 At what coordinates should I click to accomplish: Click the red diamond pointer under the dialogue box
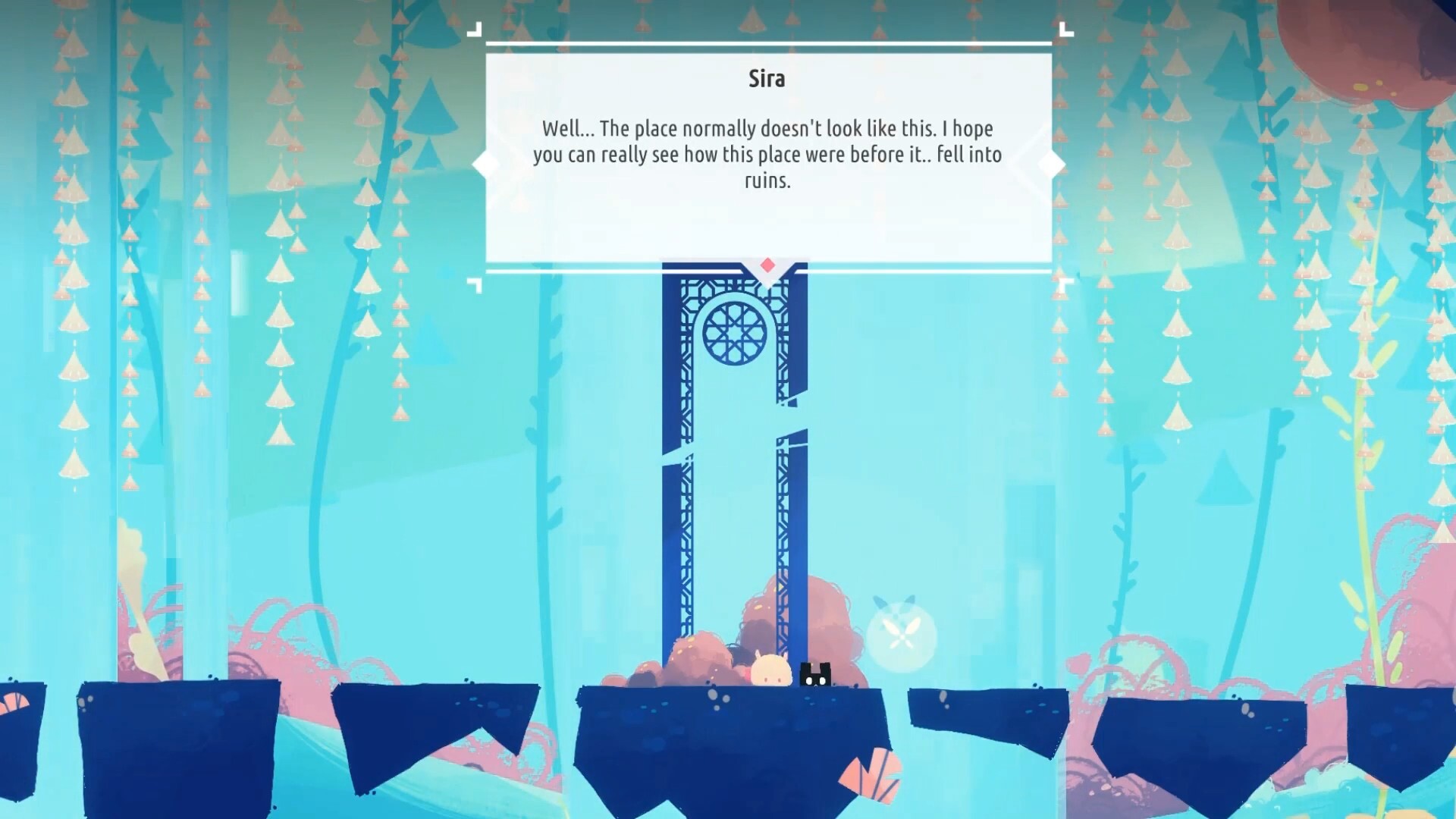pyautogui.click(x=767, y=265)
